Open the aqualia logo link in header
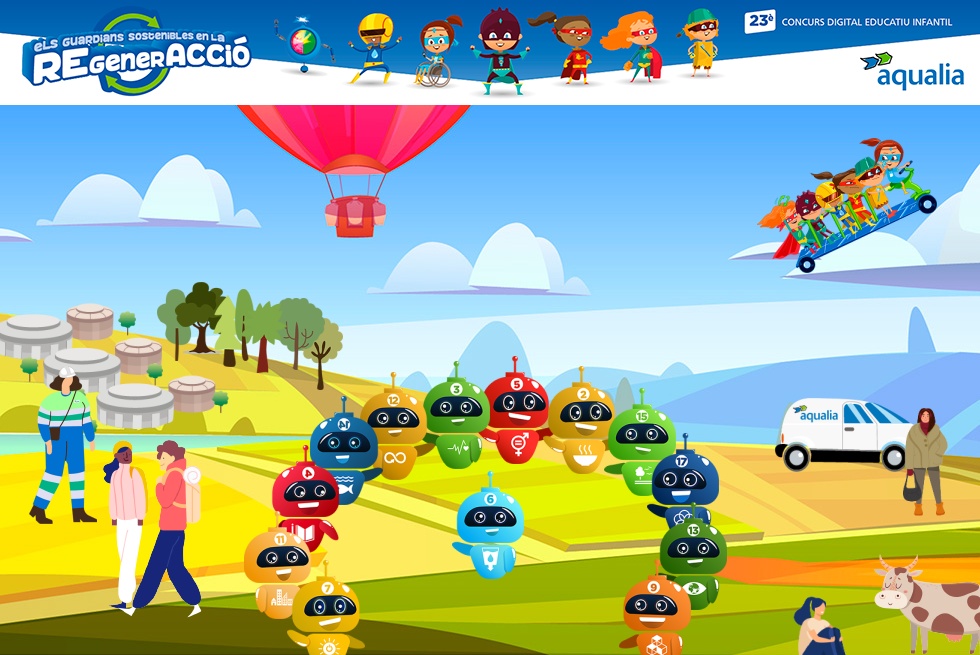The height and width of the screenshot is (655, 980). [912, 70]
